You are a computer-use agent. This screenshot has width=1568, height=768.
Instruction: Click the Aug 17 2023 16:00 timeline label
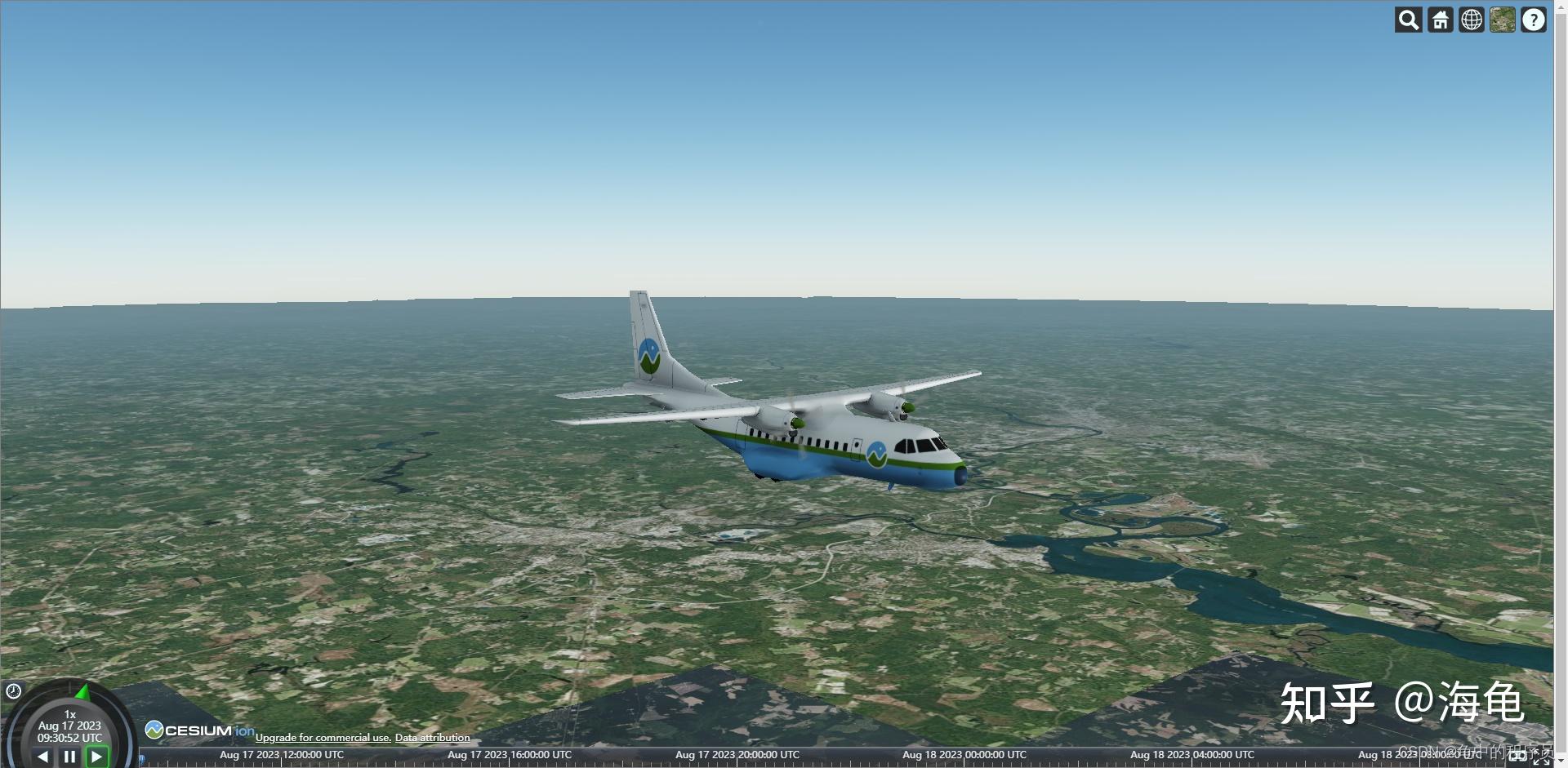pos(508,755)
